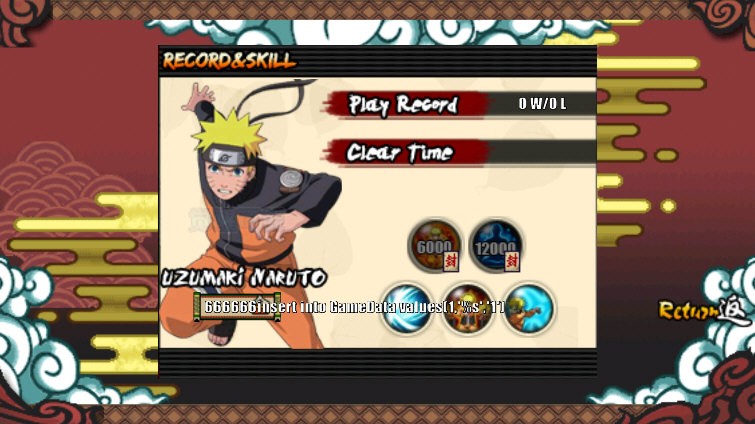Choose the white-blue swirling energy skill icon
The height and width of the screenshot is (424, 755).
[408, 308]
